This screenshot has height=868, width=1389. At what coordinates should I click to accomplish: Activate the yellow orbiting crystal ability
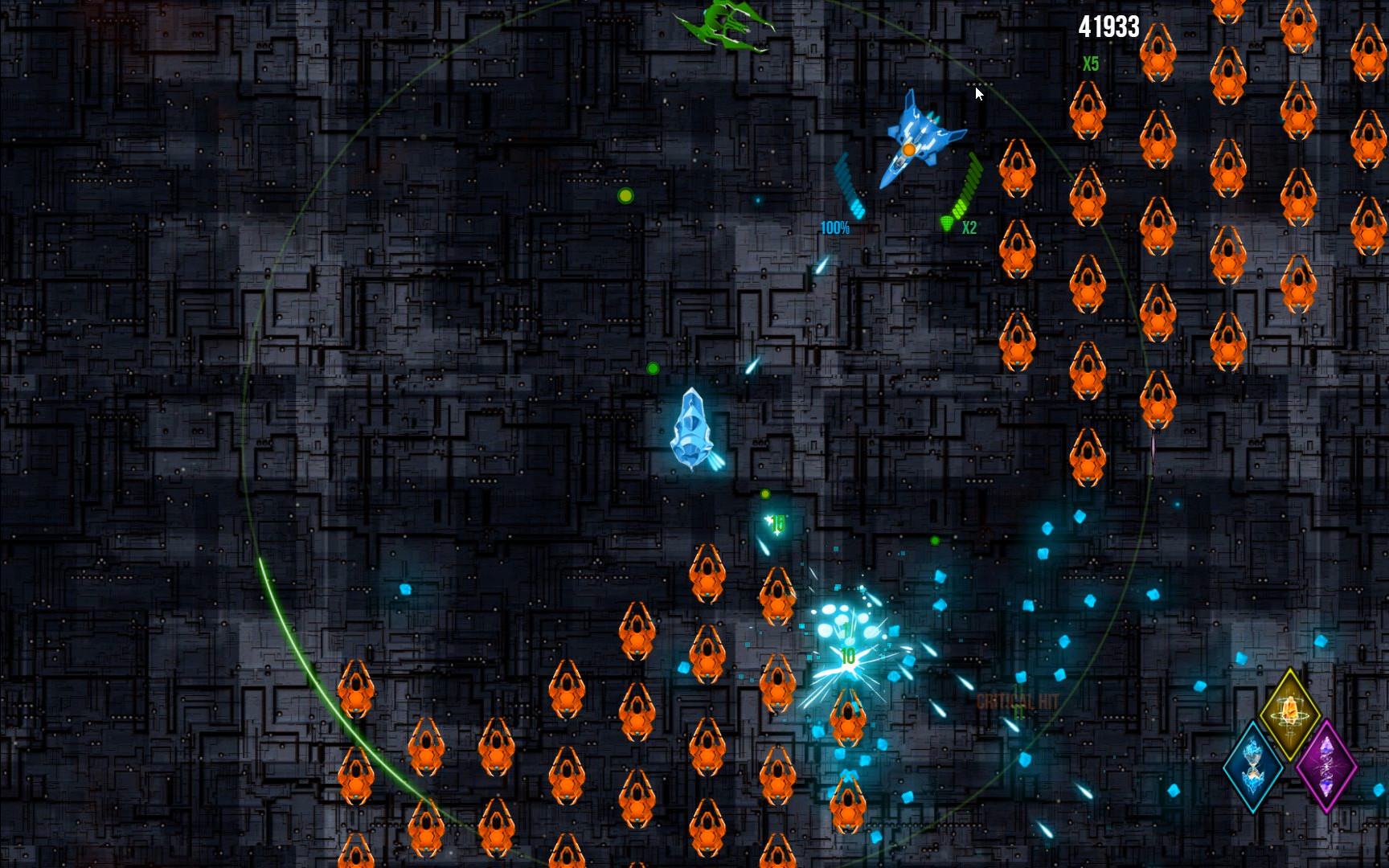pyautogui.click(x=1289, y=712)
